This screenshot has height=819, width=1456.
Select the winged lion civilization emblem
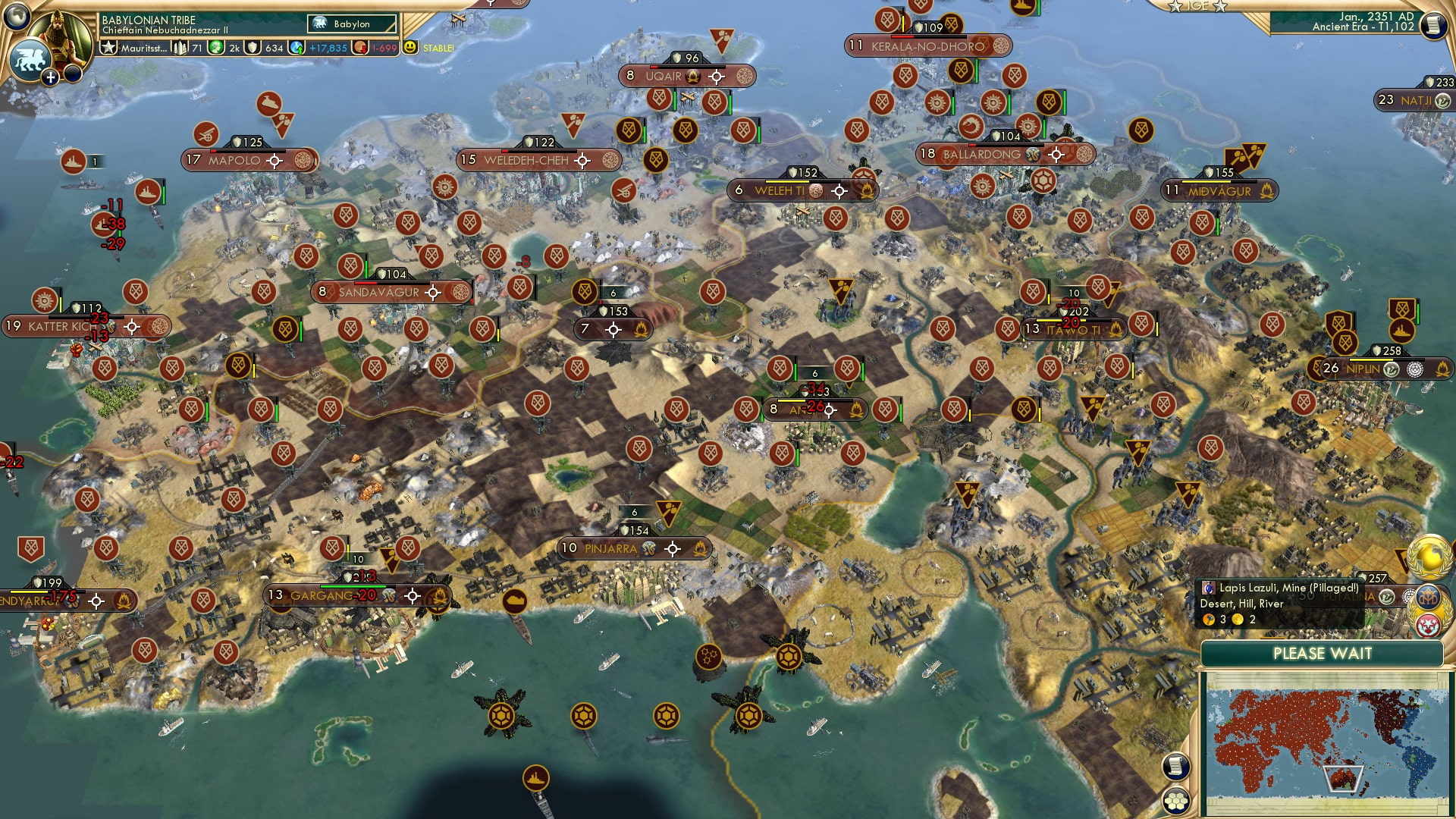coord(29,59)
